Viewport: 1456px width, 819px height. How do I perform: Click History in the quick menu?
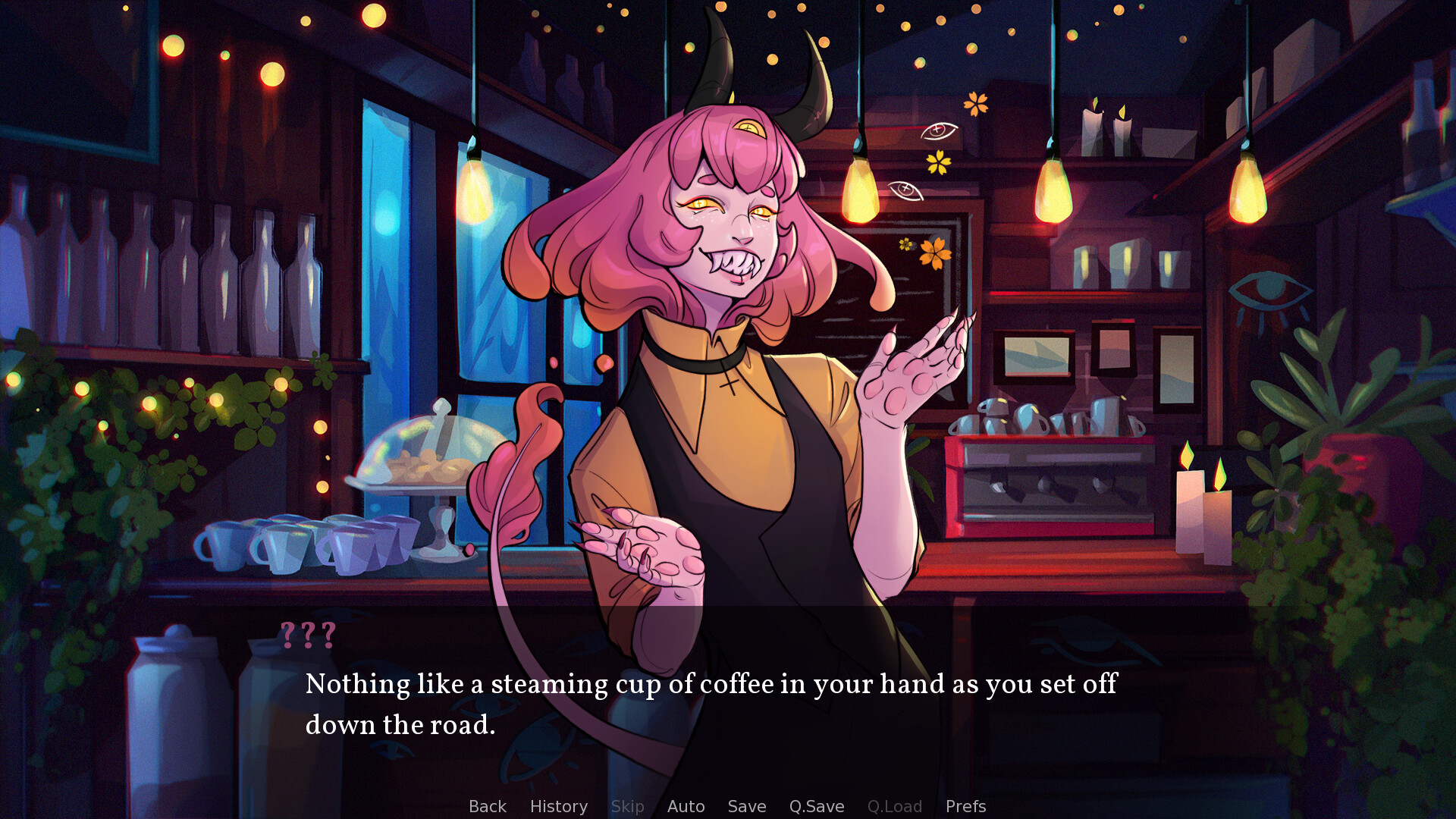(559, 806)
